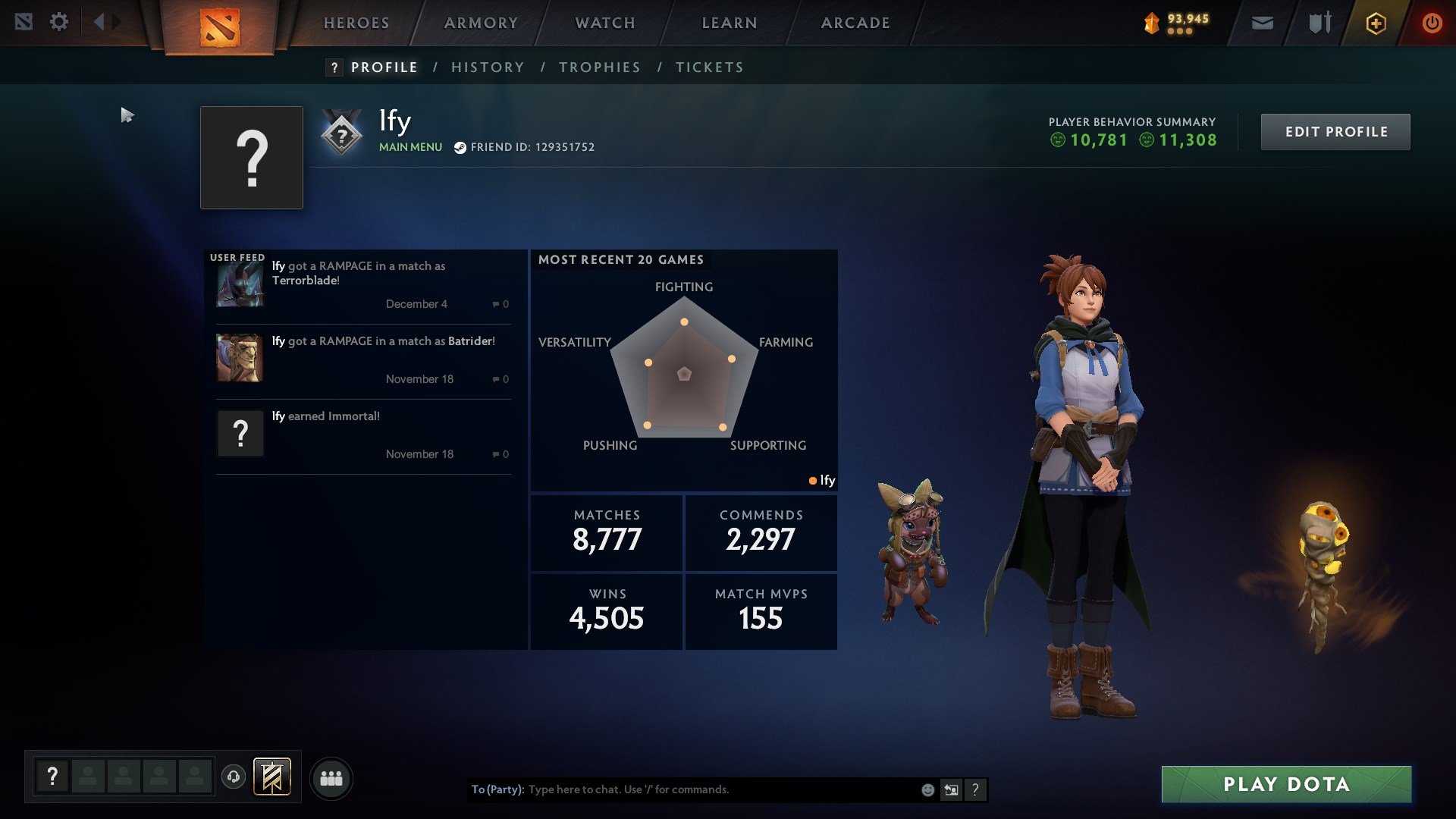Click the screenshot share icon beside chat
The width and height of the screenshot is (1456, 819).
click(x=951, y=789)
